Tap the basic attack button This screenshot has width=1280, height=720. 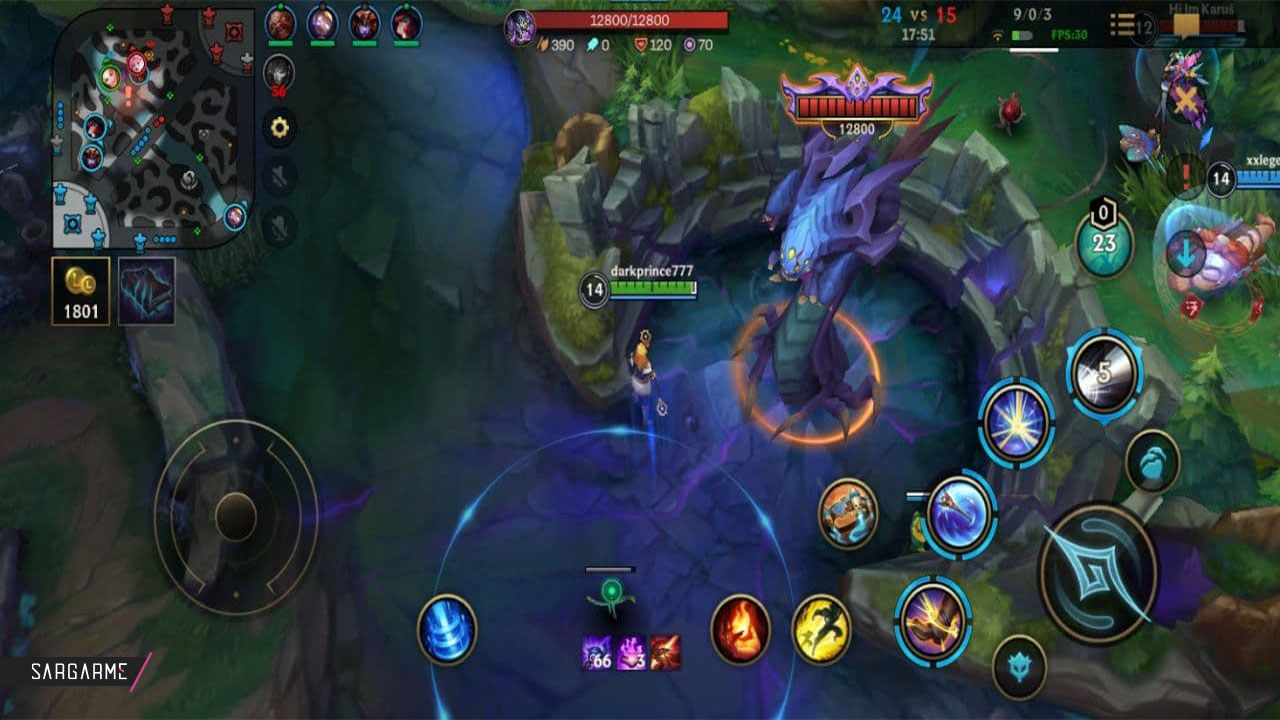click(1098, 572)
